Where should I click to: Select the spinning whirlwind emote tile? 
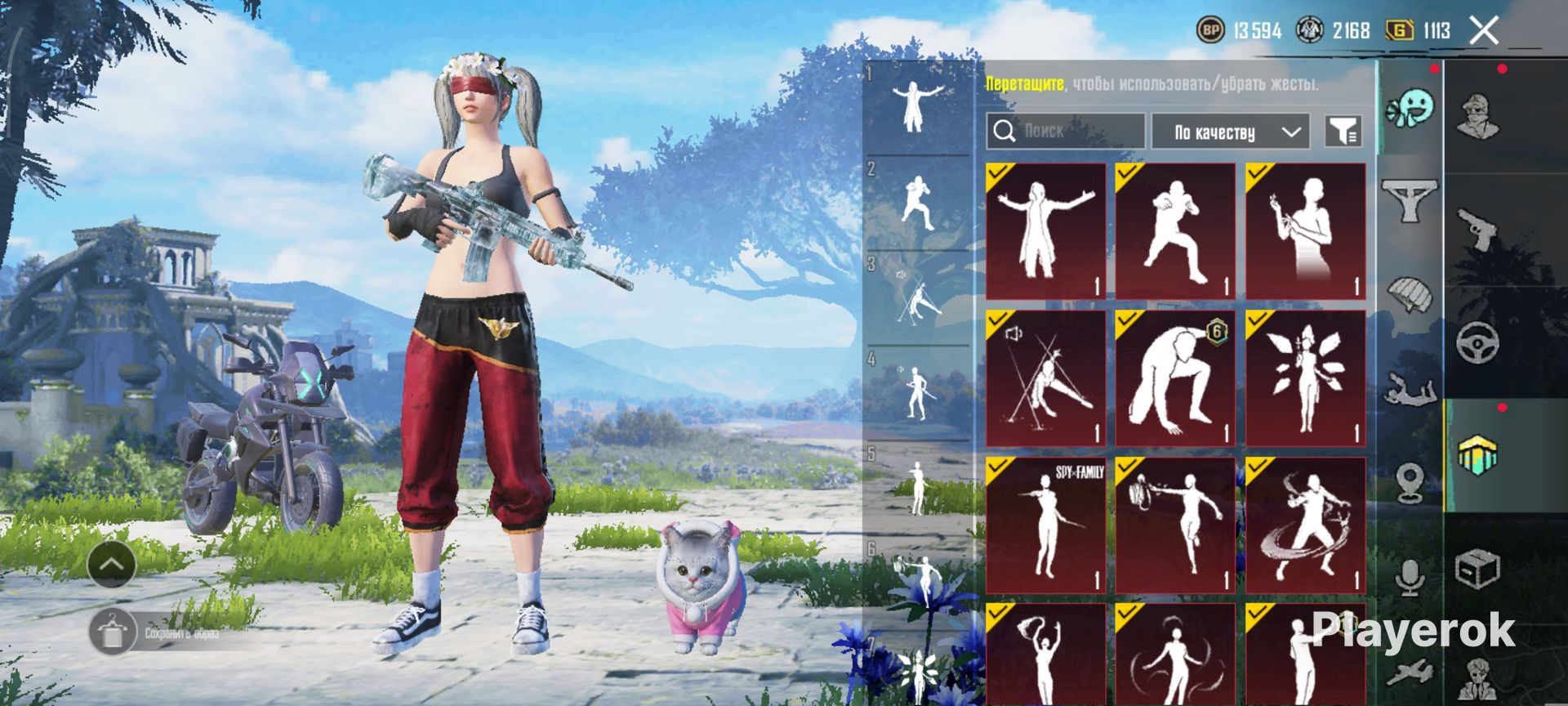(1305, 525)
